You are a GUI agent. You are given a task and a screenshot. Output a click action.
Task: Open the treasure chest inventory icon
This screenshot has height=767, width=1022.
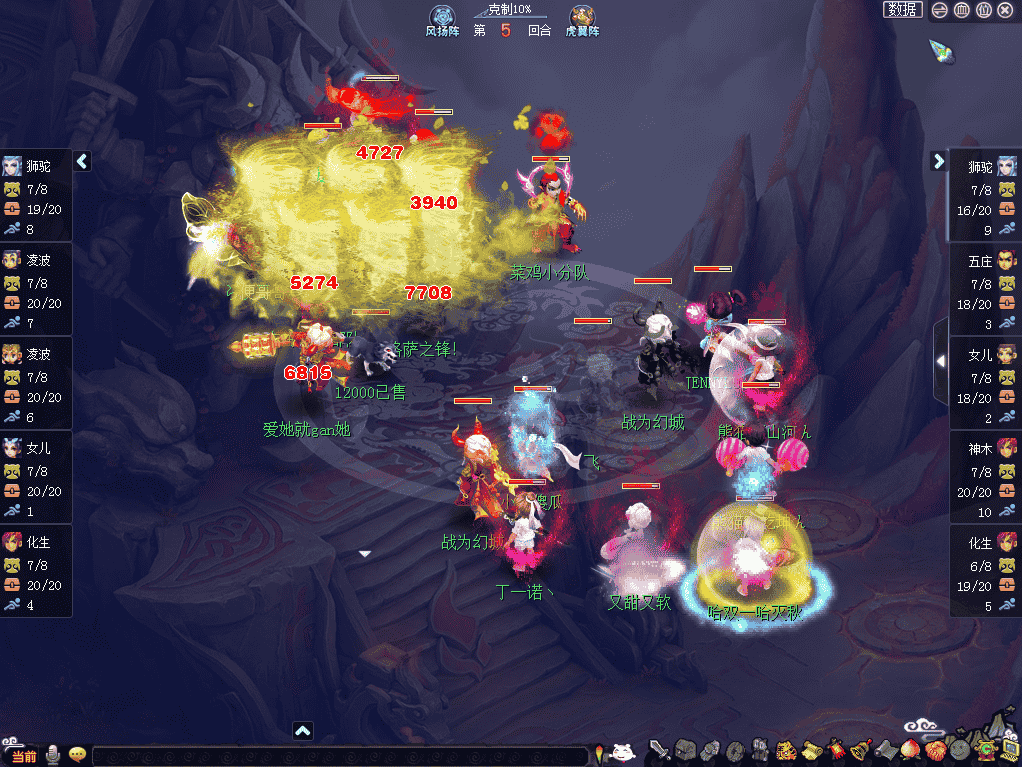tap(685, 750)
